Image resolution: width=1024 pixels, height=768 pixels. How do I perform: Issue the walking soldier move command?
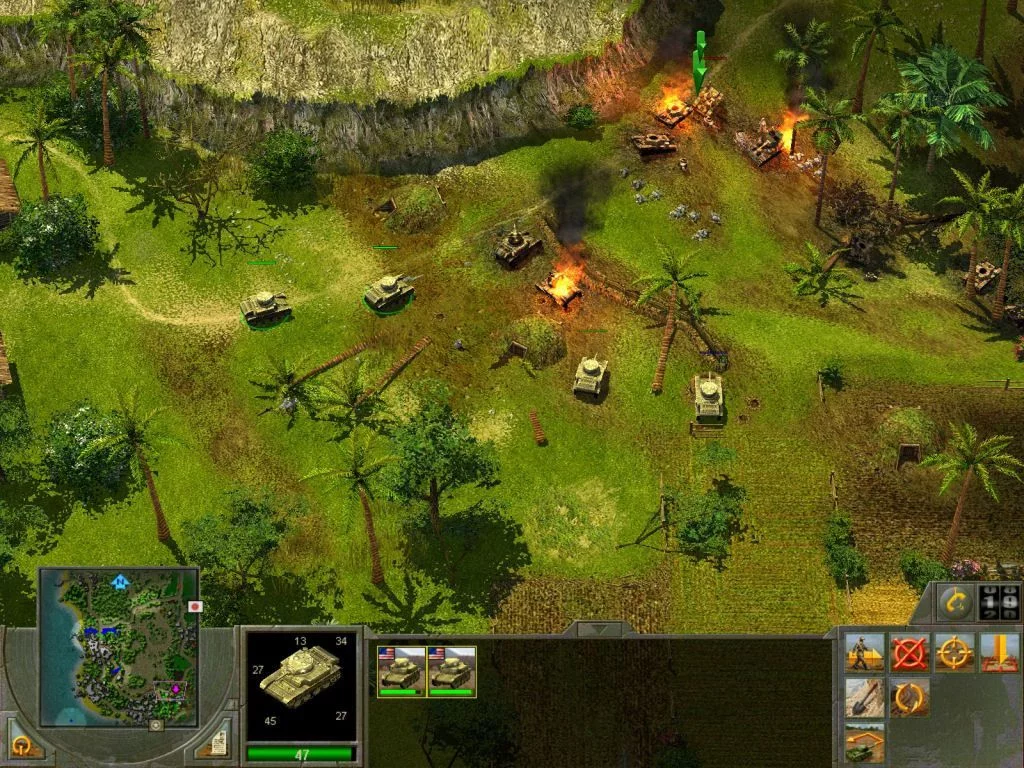coord(864,652)
